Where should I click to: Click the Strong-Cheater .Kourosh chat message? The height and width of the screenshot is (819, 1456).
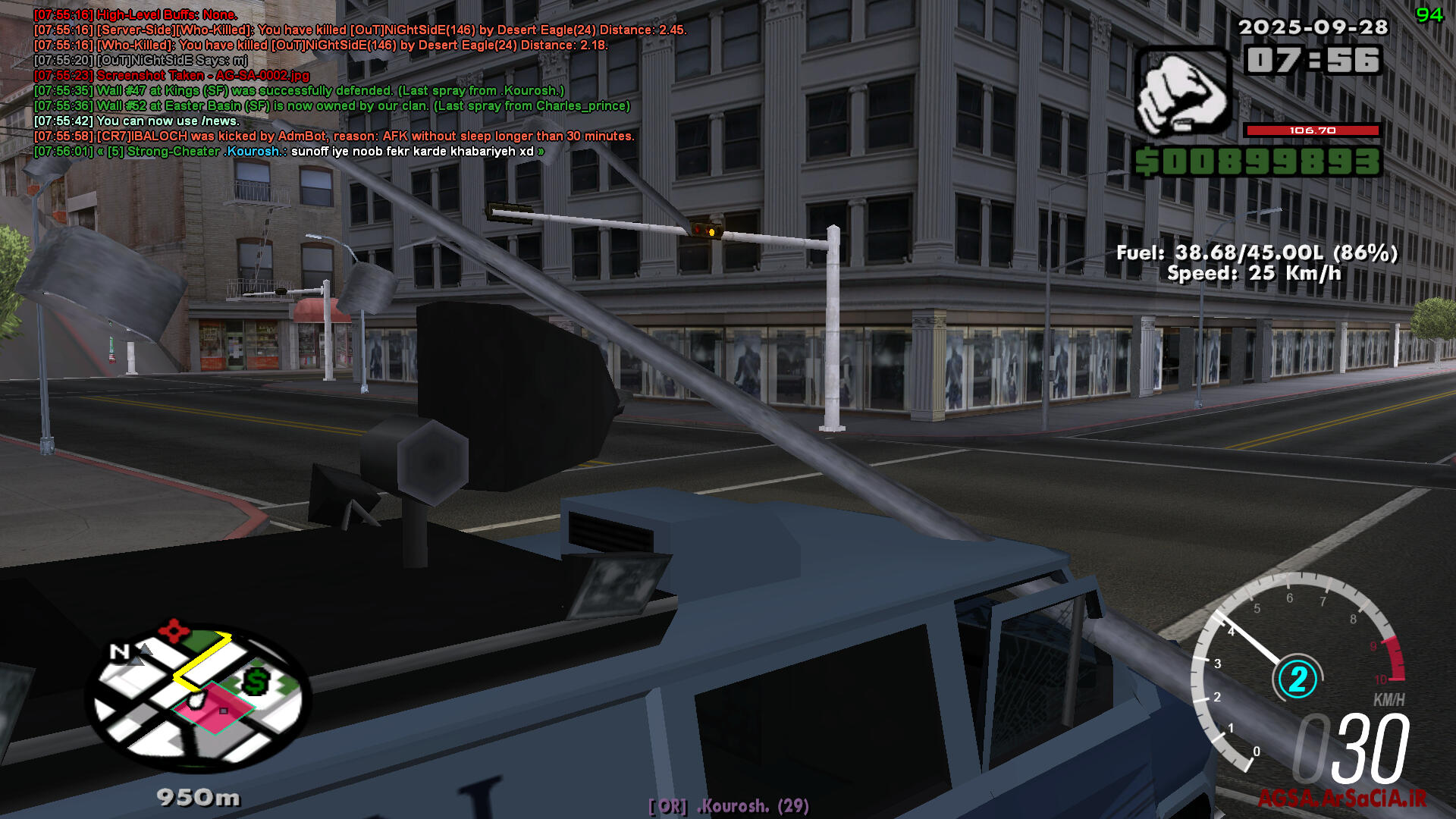[288, 152]
